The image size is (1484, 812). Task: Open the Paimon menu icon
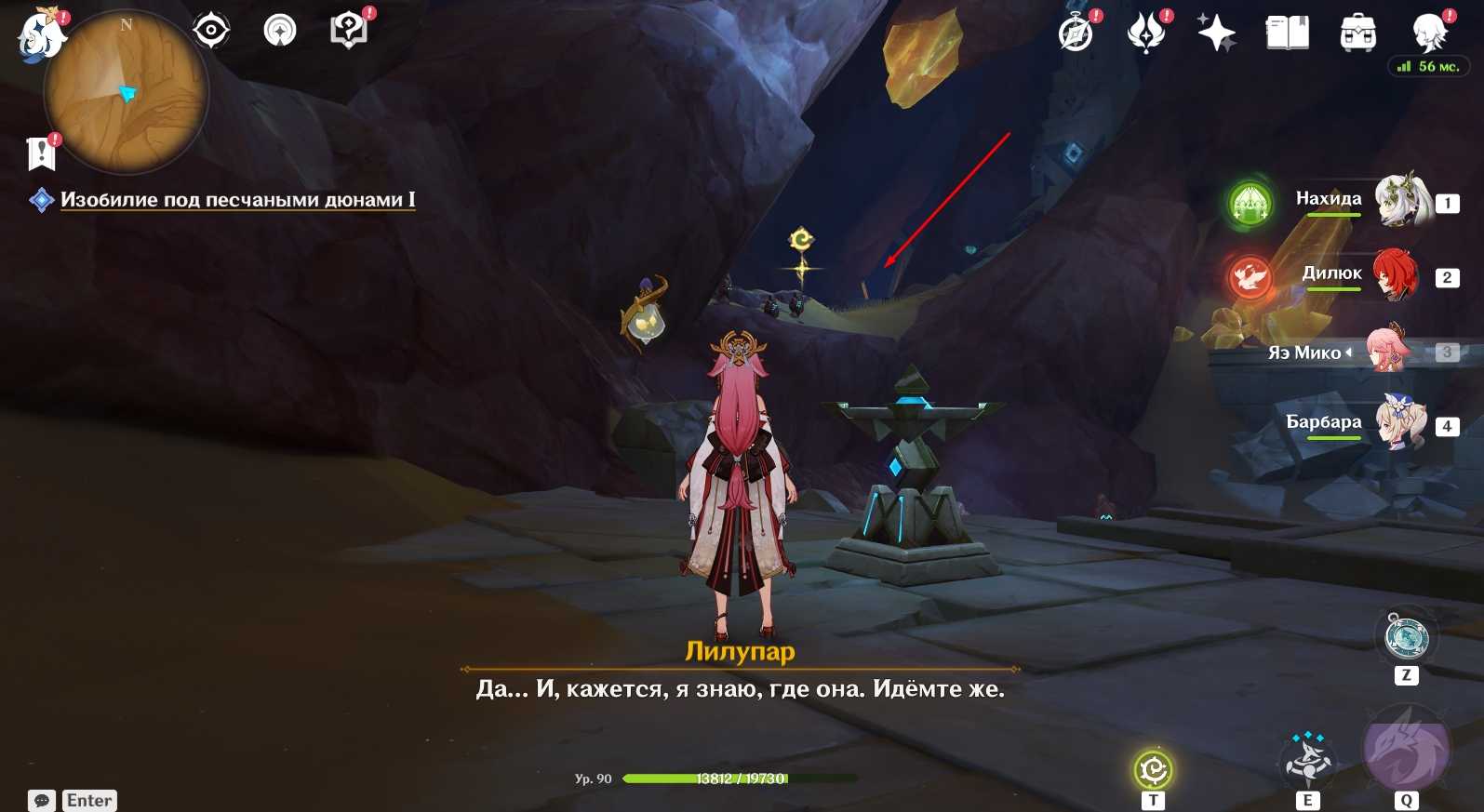pyautogui.click(x=41, y=35)
